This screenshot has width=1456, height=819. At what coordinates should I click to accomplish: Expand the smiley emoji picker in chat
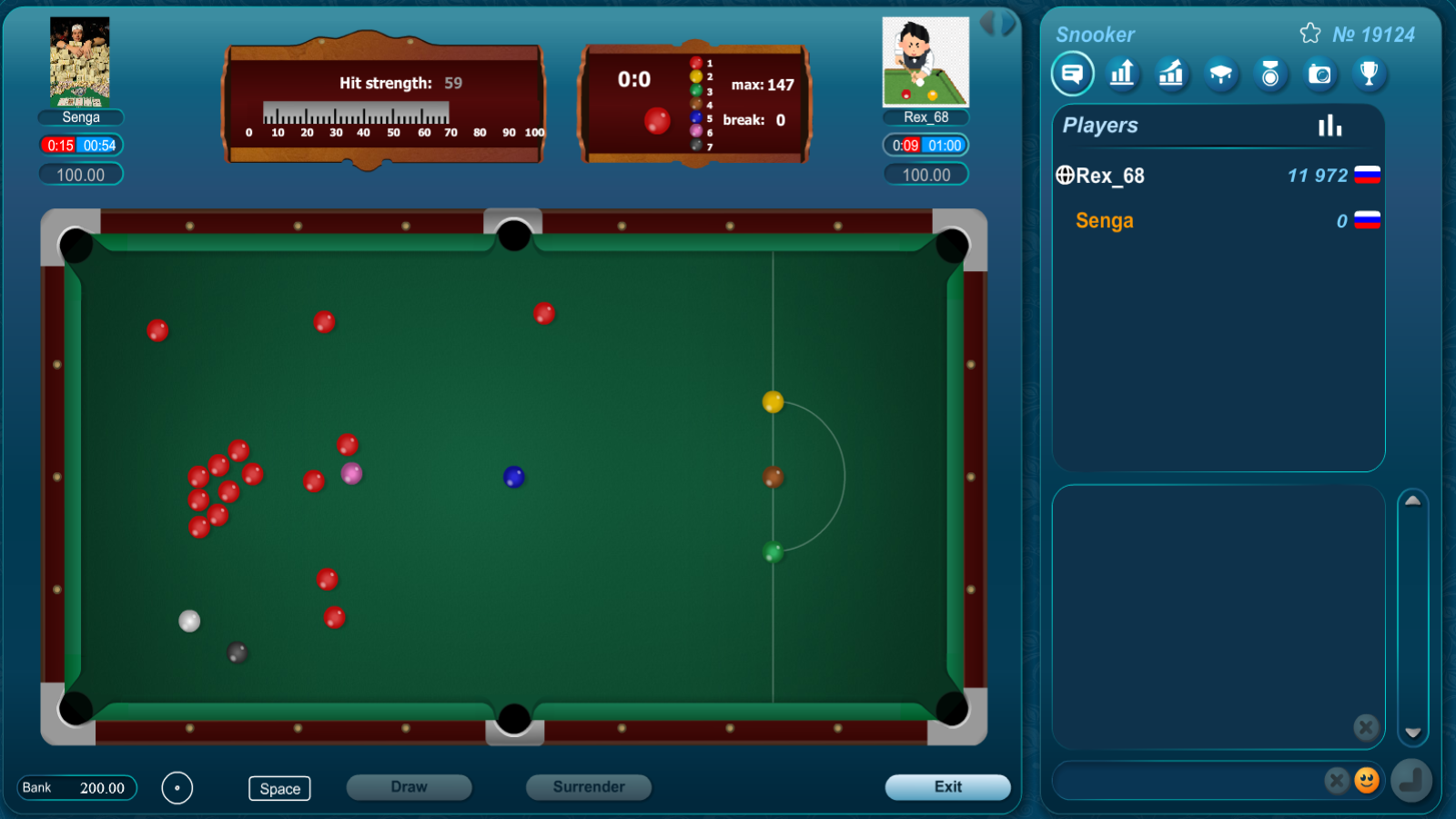tap(1366, 780)
